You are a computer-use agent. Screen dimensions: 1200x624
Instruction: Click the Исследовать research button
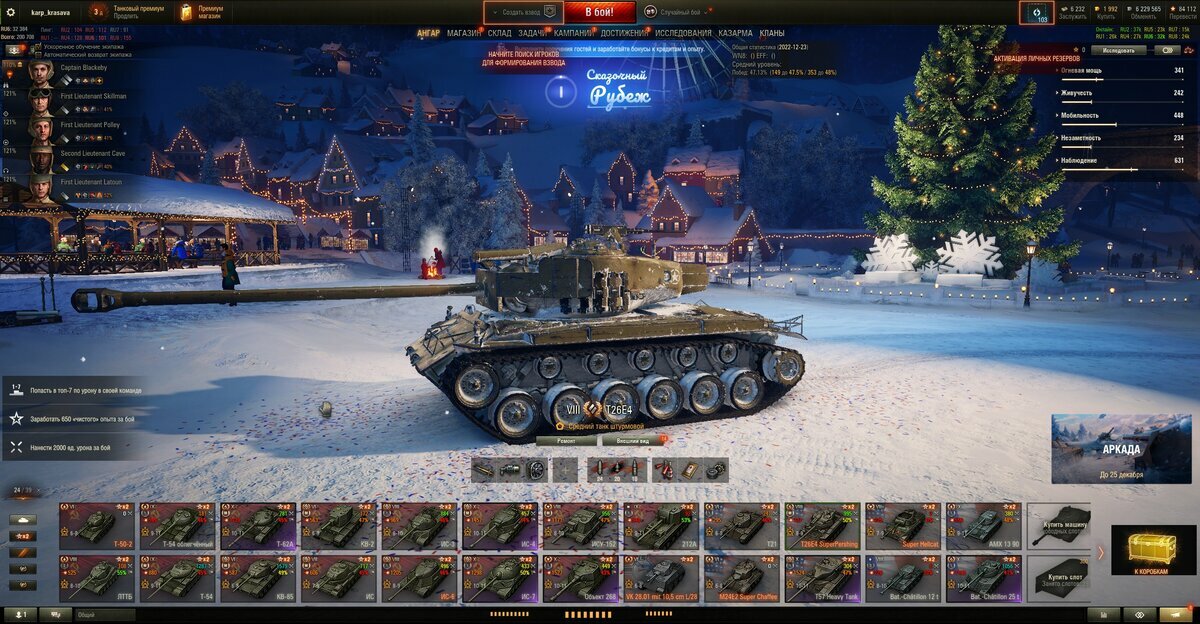coord(1118,49)
